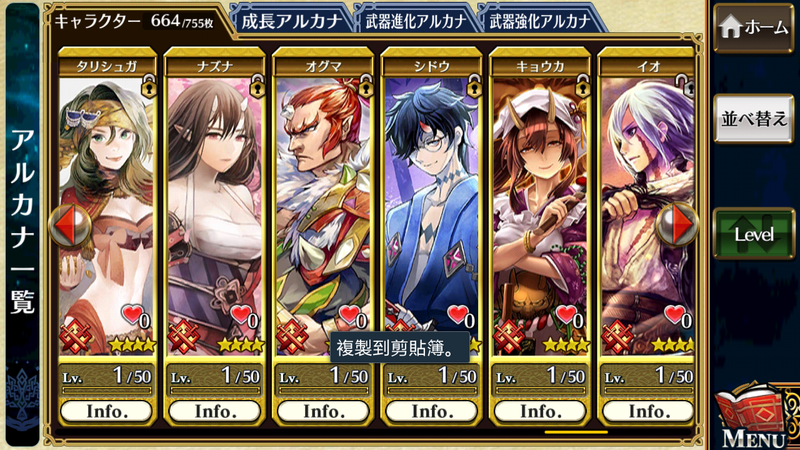Open Info for キョウカ
The width and height of the screenshot is (800, 450).
click(x=539, y=411)
